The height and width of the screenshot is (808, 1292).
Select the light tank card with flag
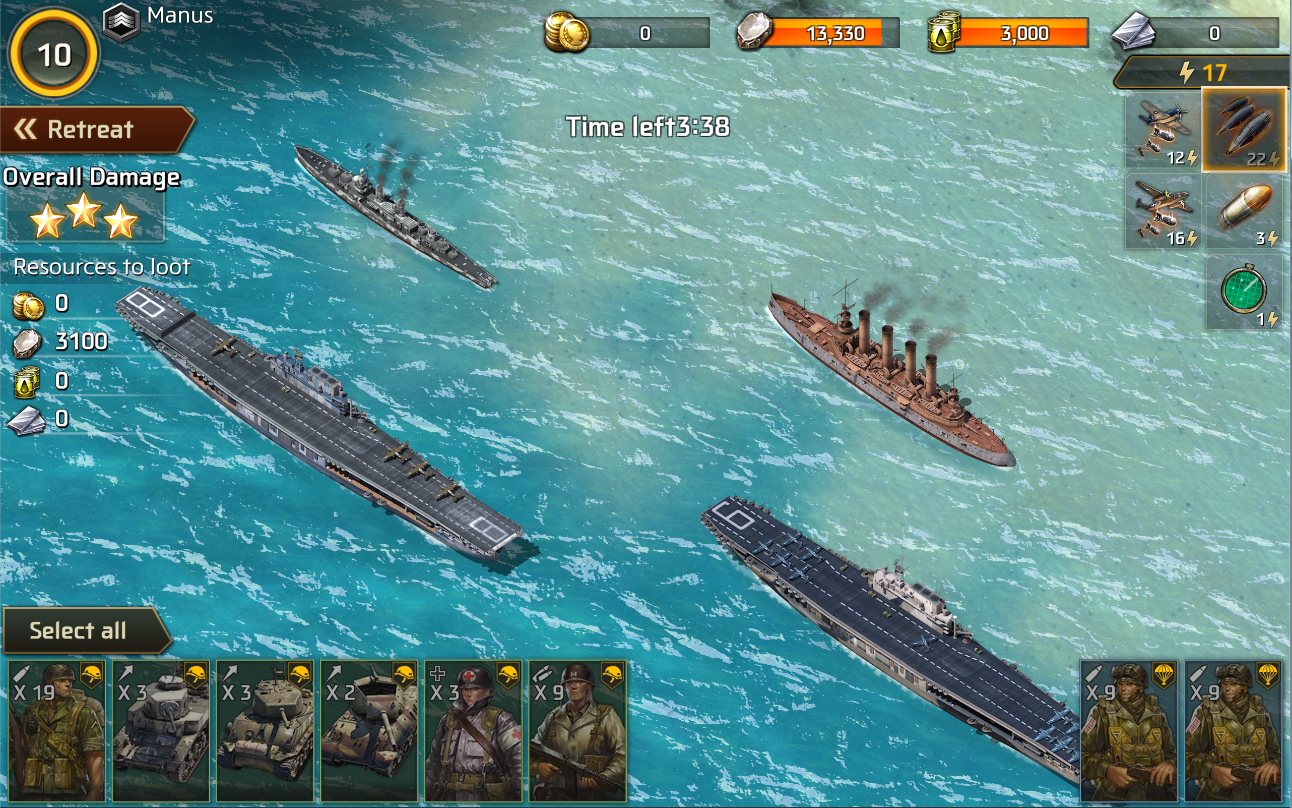click(161, 731)
